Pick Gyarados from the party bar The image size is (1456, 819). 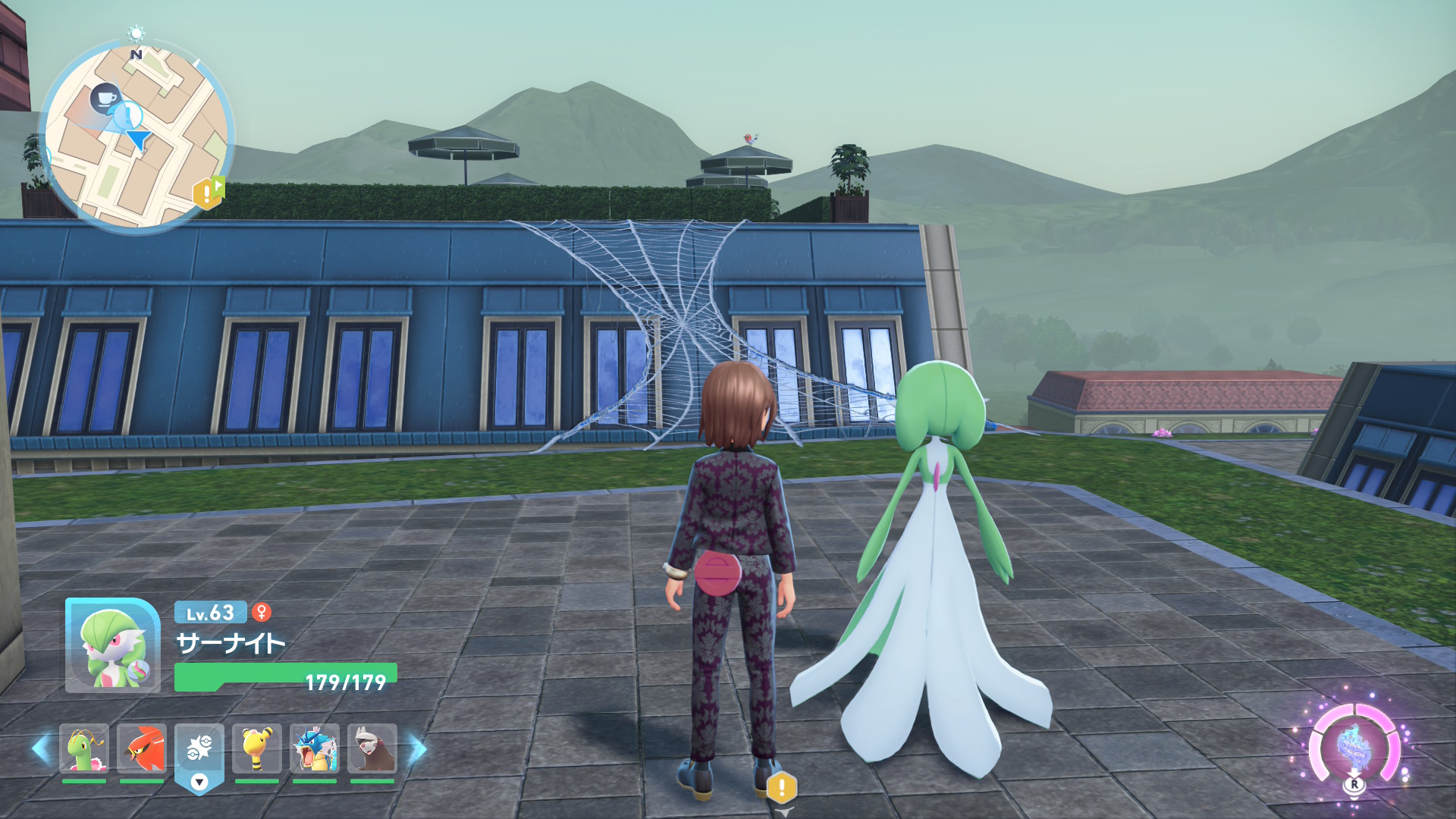point(315,748)
